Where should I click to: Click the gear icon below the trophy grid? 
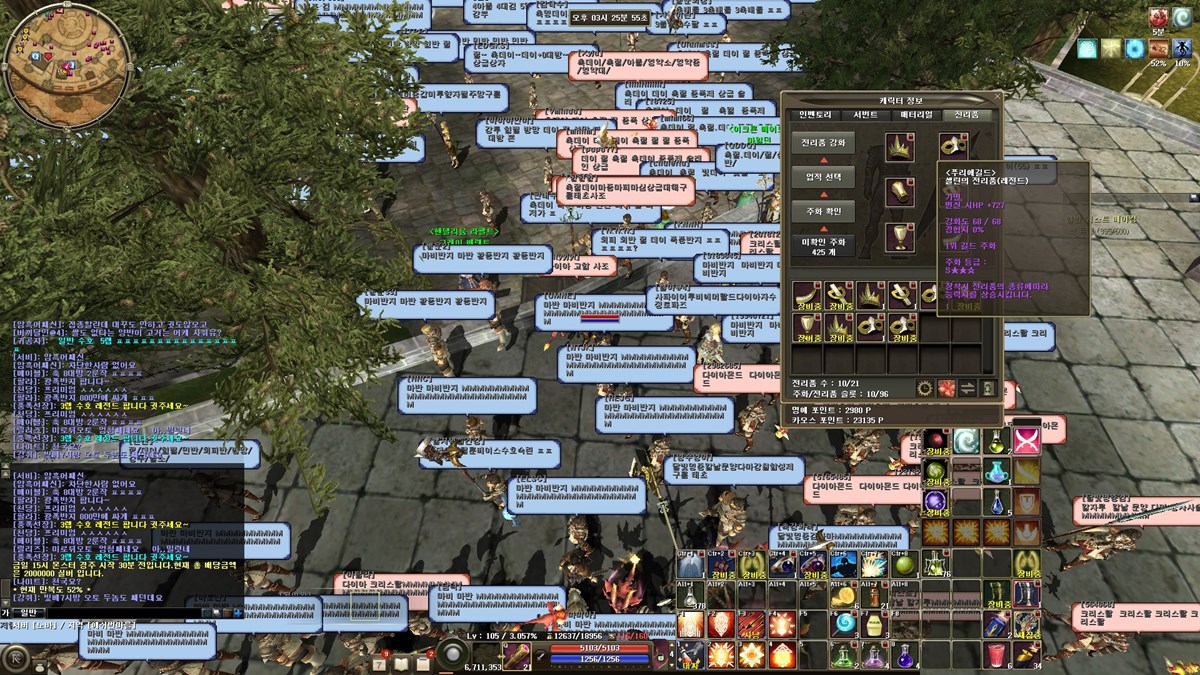click(x=924, y=388)
